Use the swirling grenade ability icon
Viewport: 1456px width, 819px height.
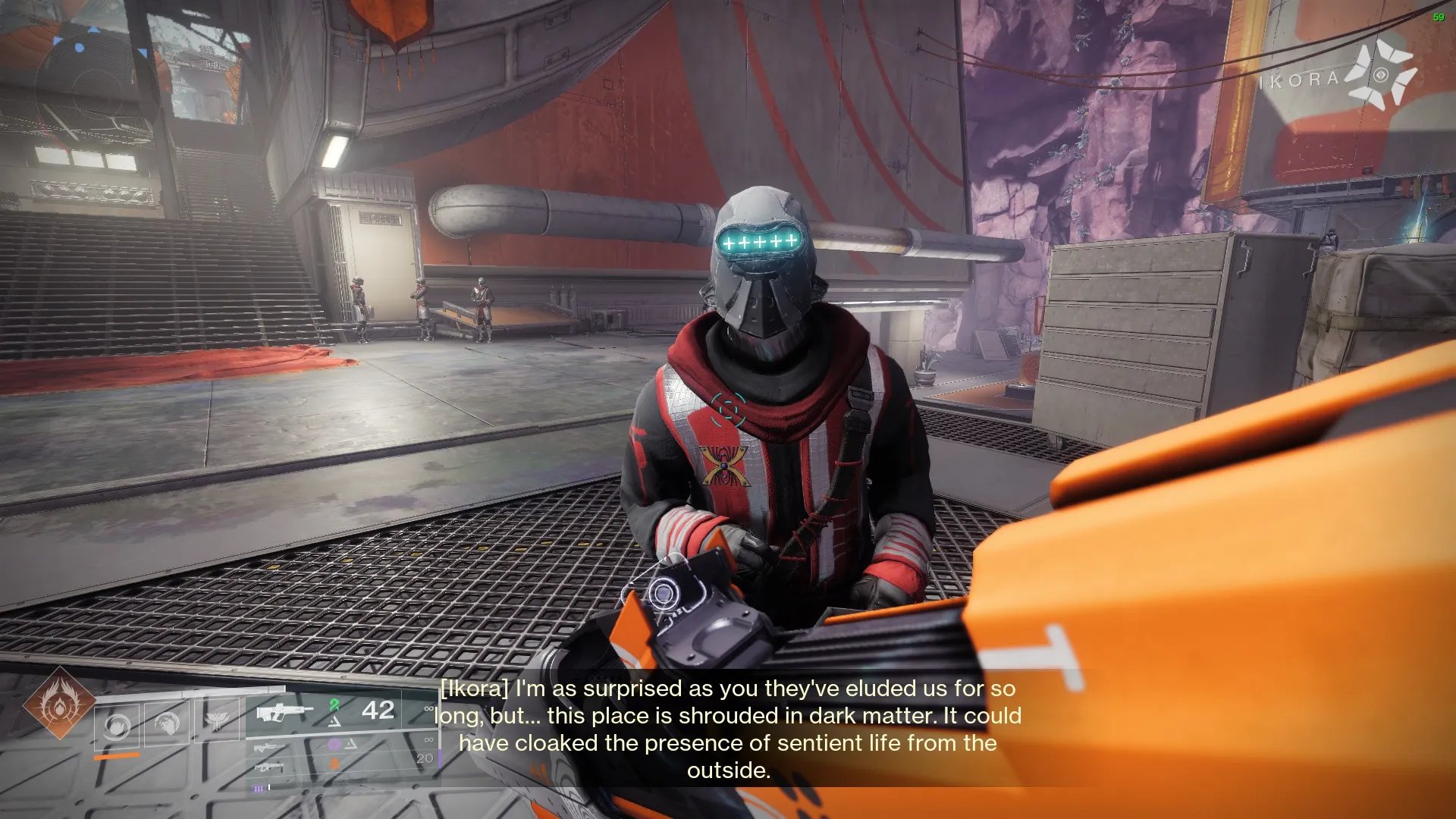(117, 726)
